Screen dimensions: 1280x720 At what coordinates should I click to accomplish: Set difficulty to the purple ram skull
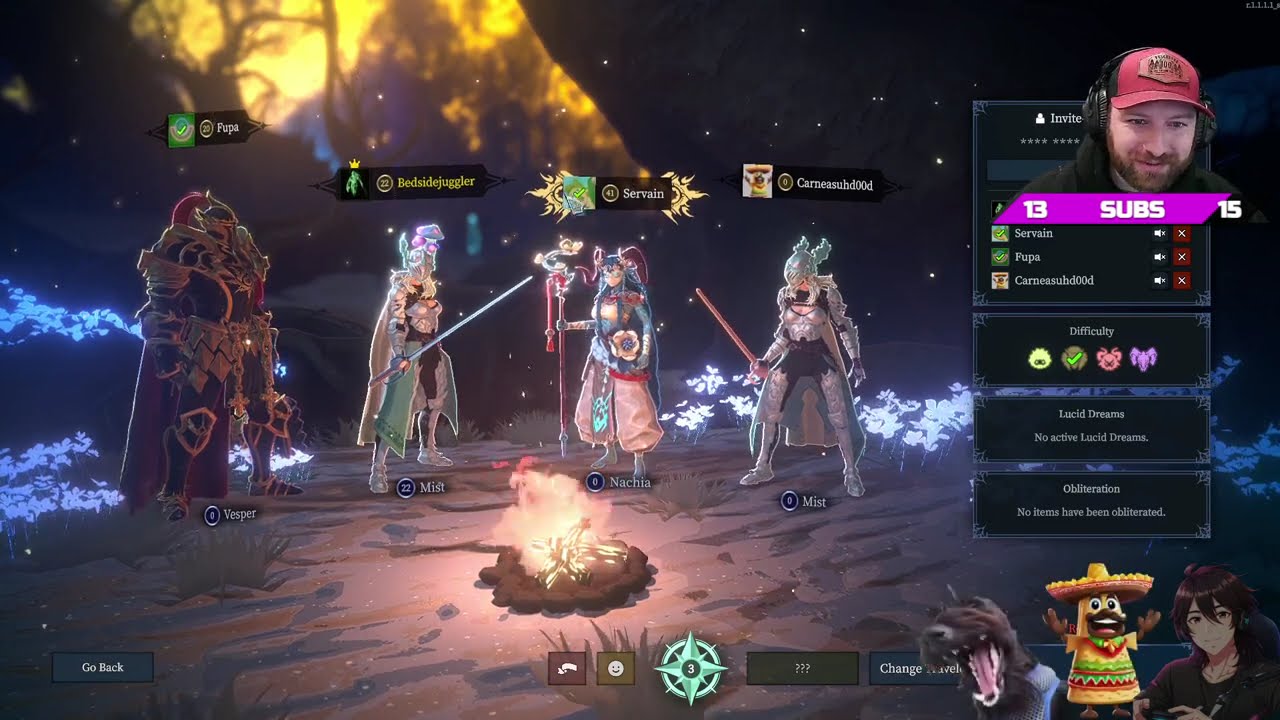click(1143, 358)
